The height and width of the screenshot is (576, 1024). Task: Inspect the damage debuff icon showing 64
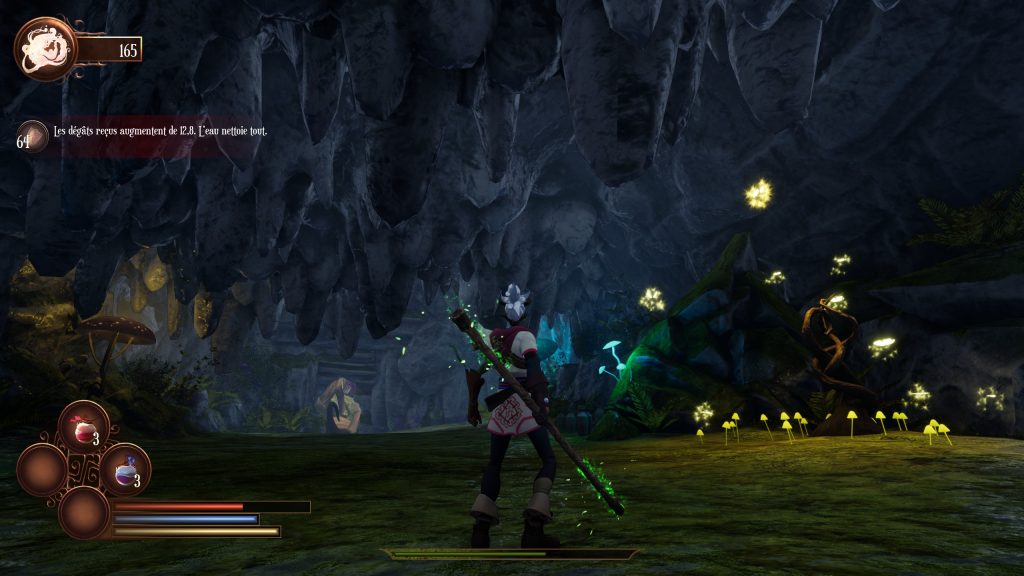(34, 135)
